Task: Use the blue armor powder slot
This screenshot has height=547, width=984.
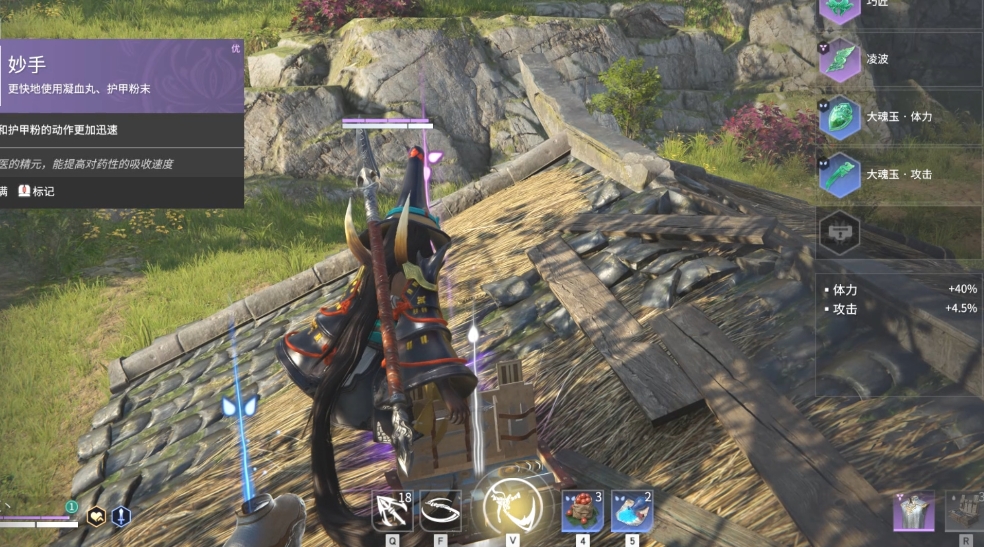Action: click(631, 511)
